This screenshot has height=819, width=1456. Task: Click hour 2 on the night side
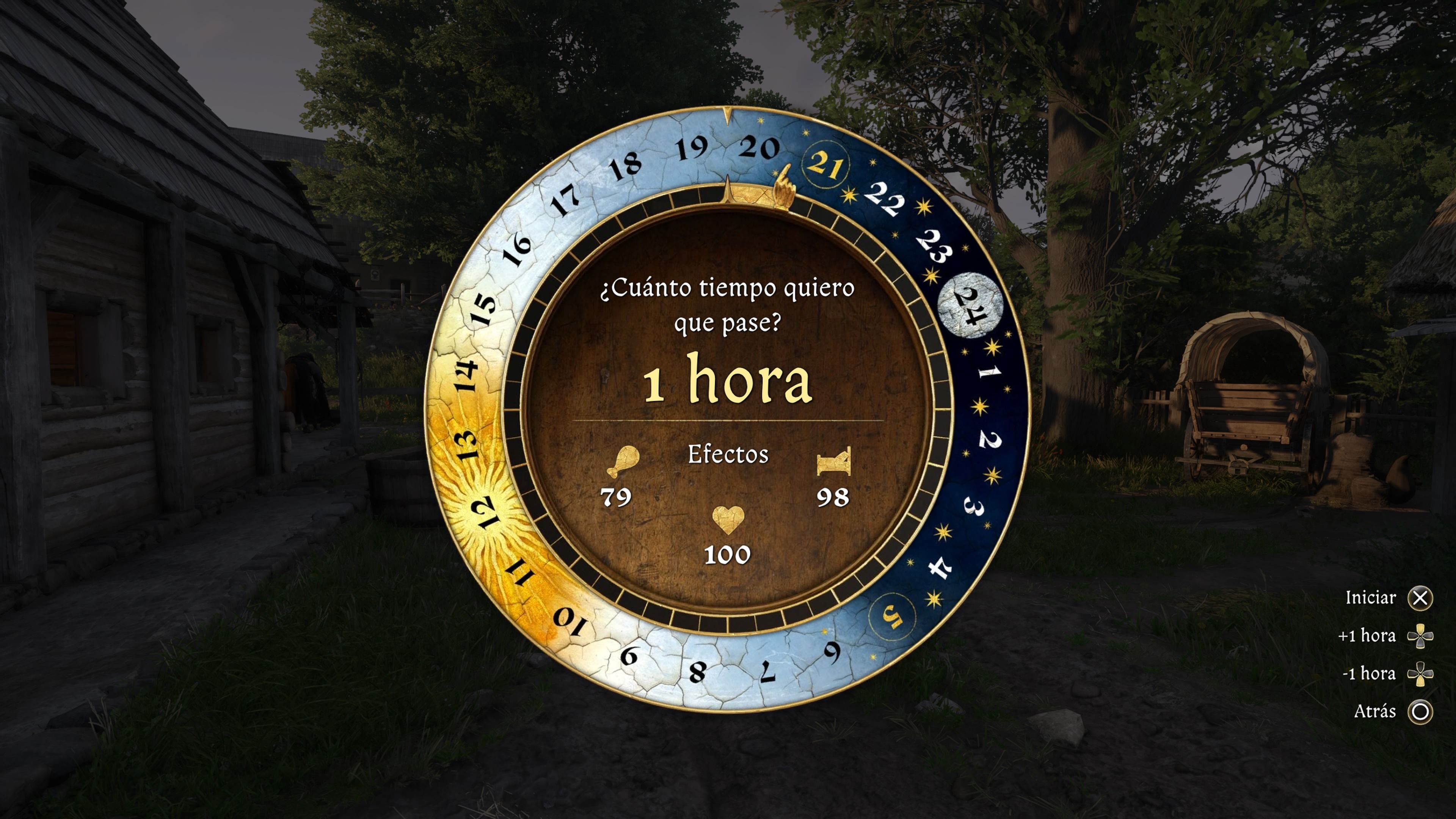(x=990, y=439)
